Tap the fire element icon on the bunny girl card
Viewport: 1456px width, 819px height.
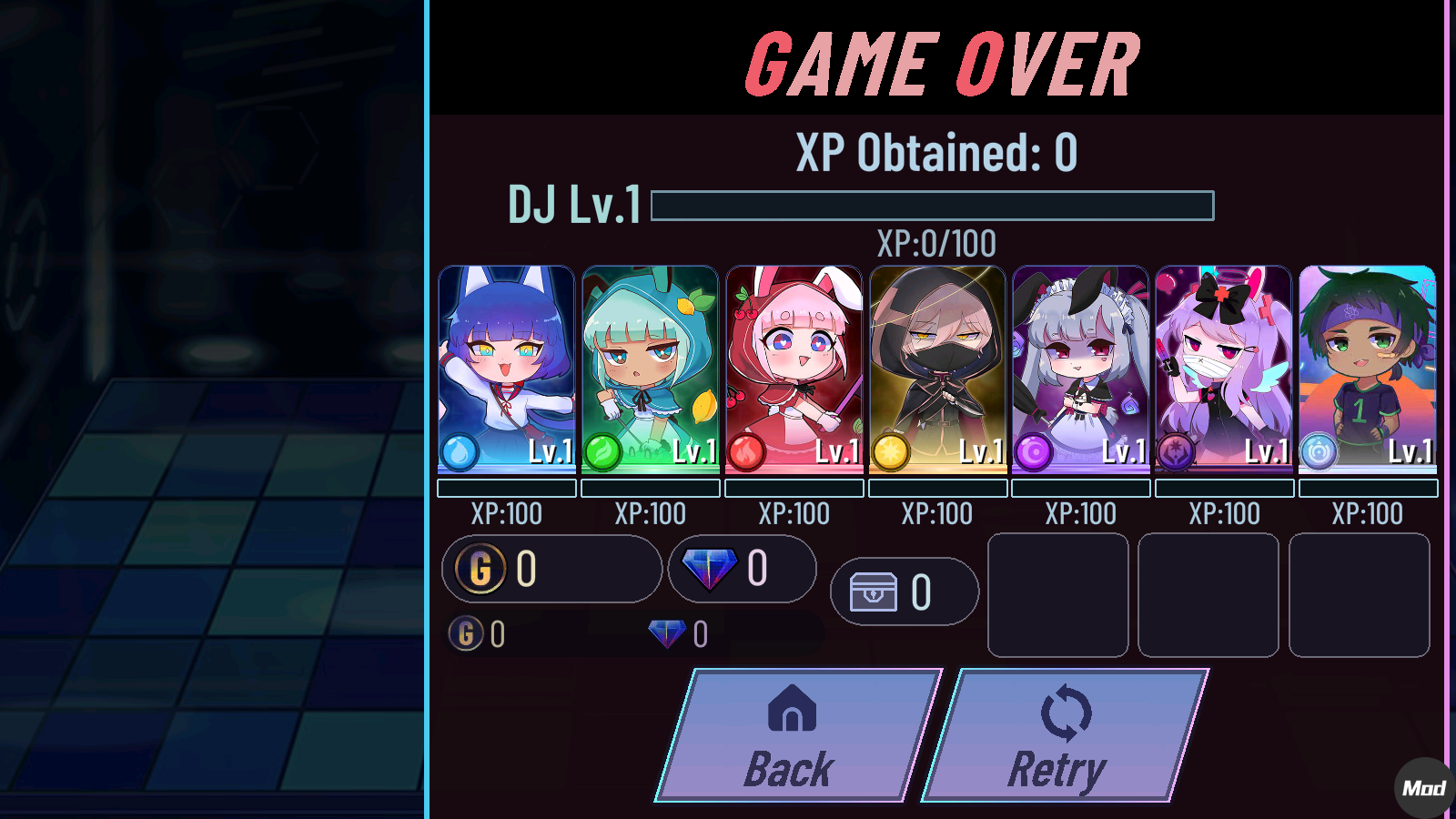tap(745, 450)
